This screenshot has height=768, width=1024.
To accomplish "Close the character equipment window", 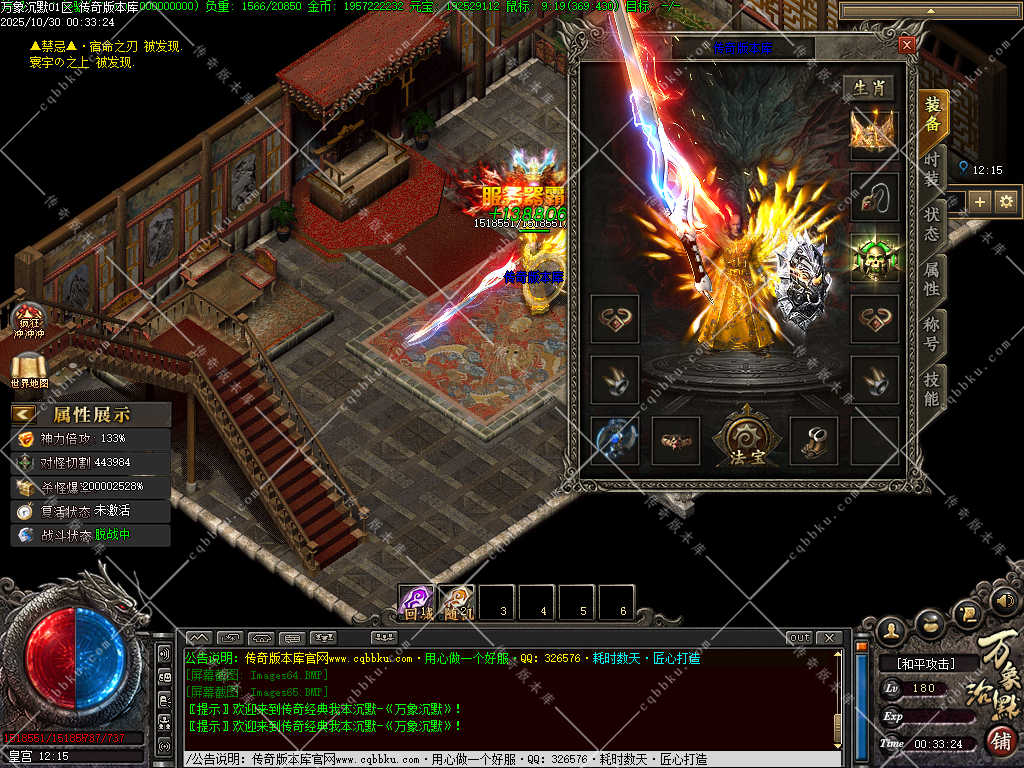I will point(906,45).
